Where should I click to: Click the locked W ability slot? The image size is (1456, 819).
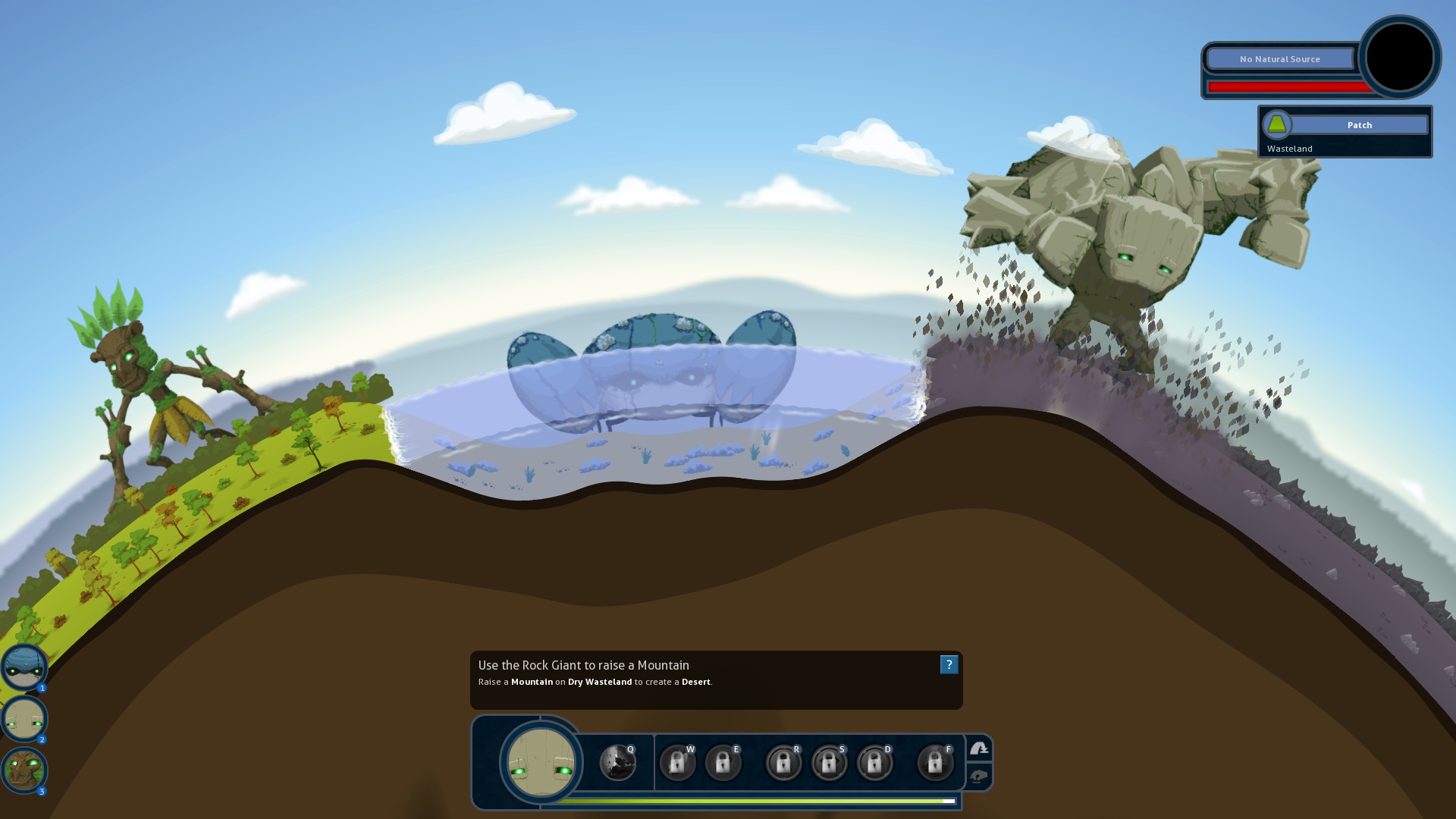(677, 762)
